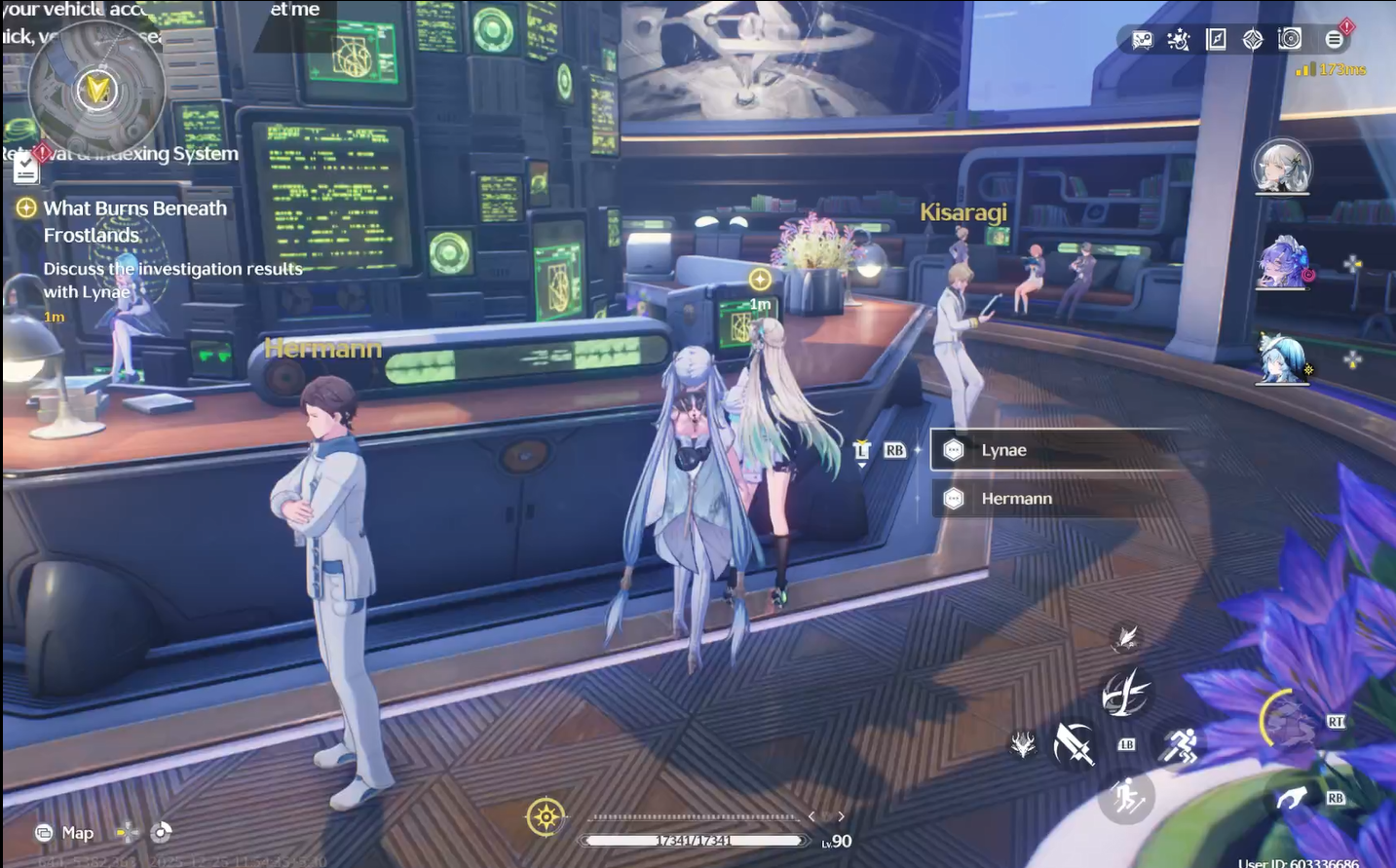Open the main hamburger menu

coord(1334,40)
